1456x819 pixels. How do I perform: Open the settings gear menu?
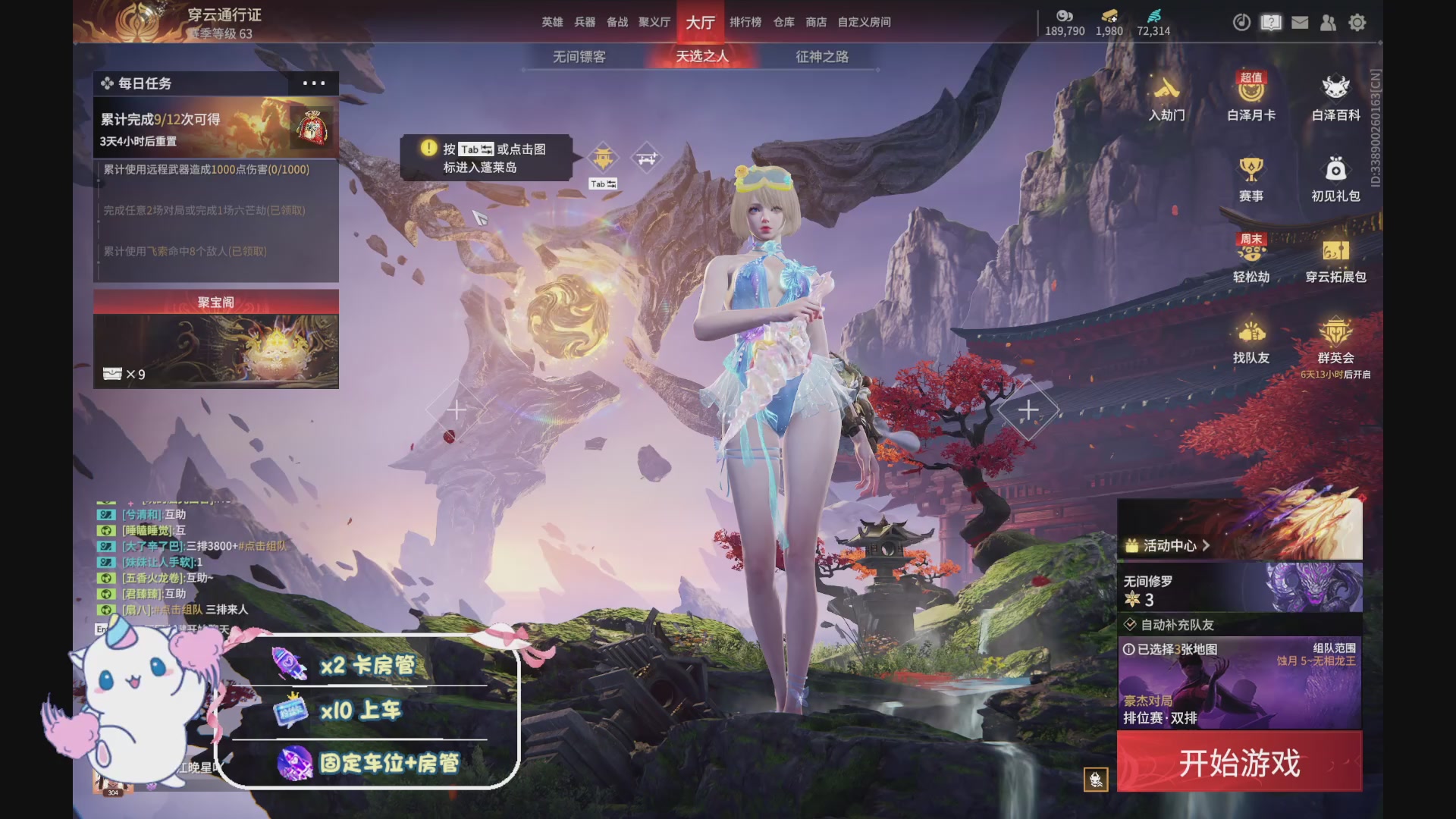(1357, 24)
